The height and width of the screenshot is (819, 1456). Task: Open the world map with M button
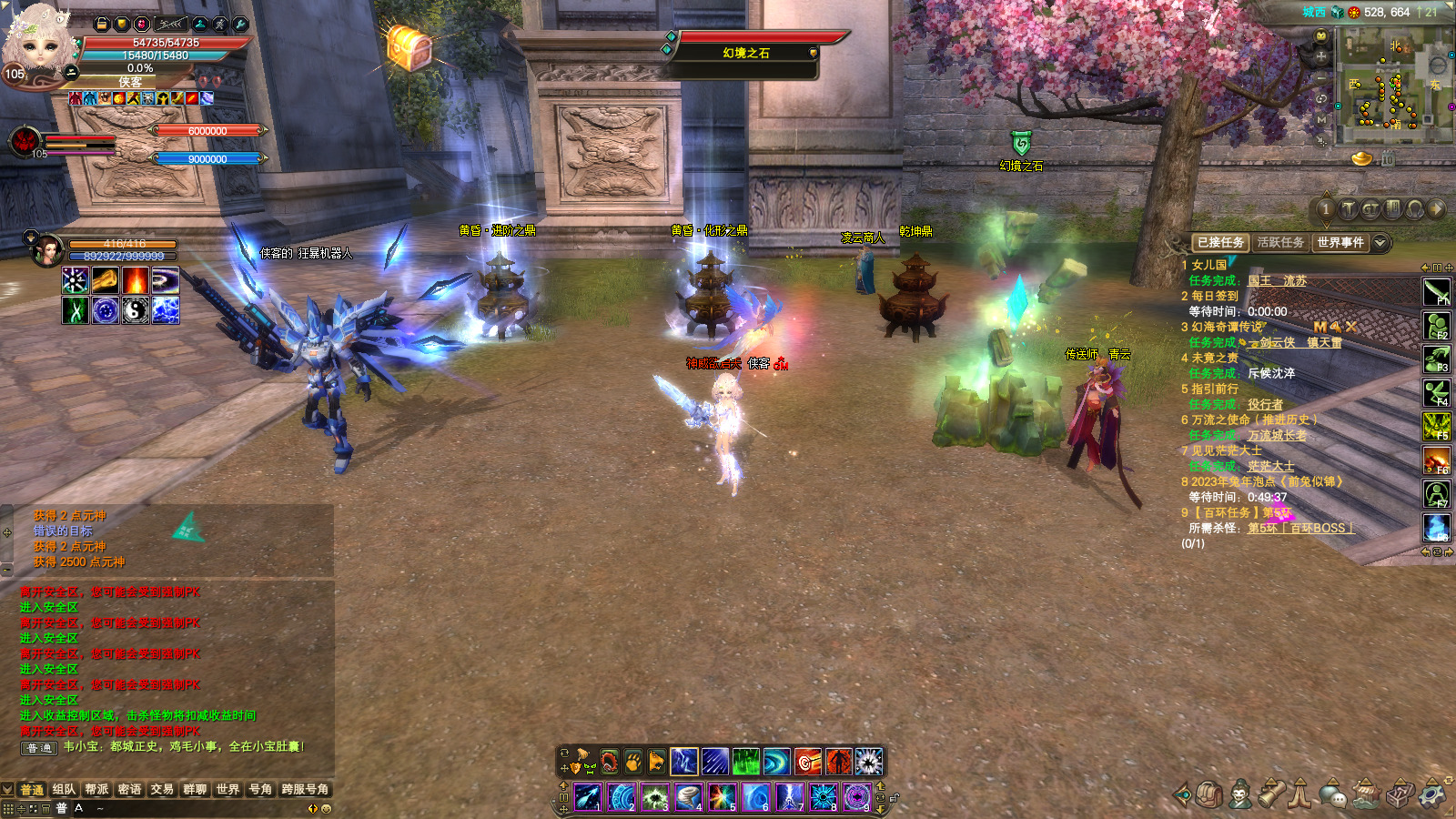(x=1321, y=119)
